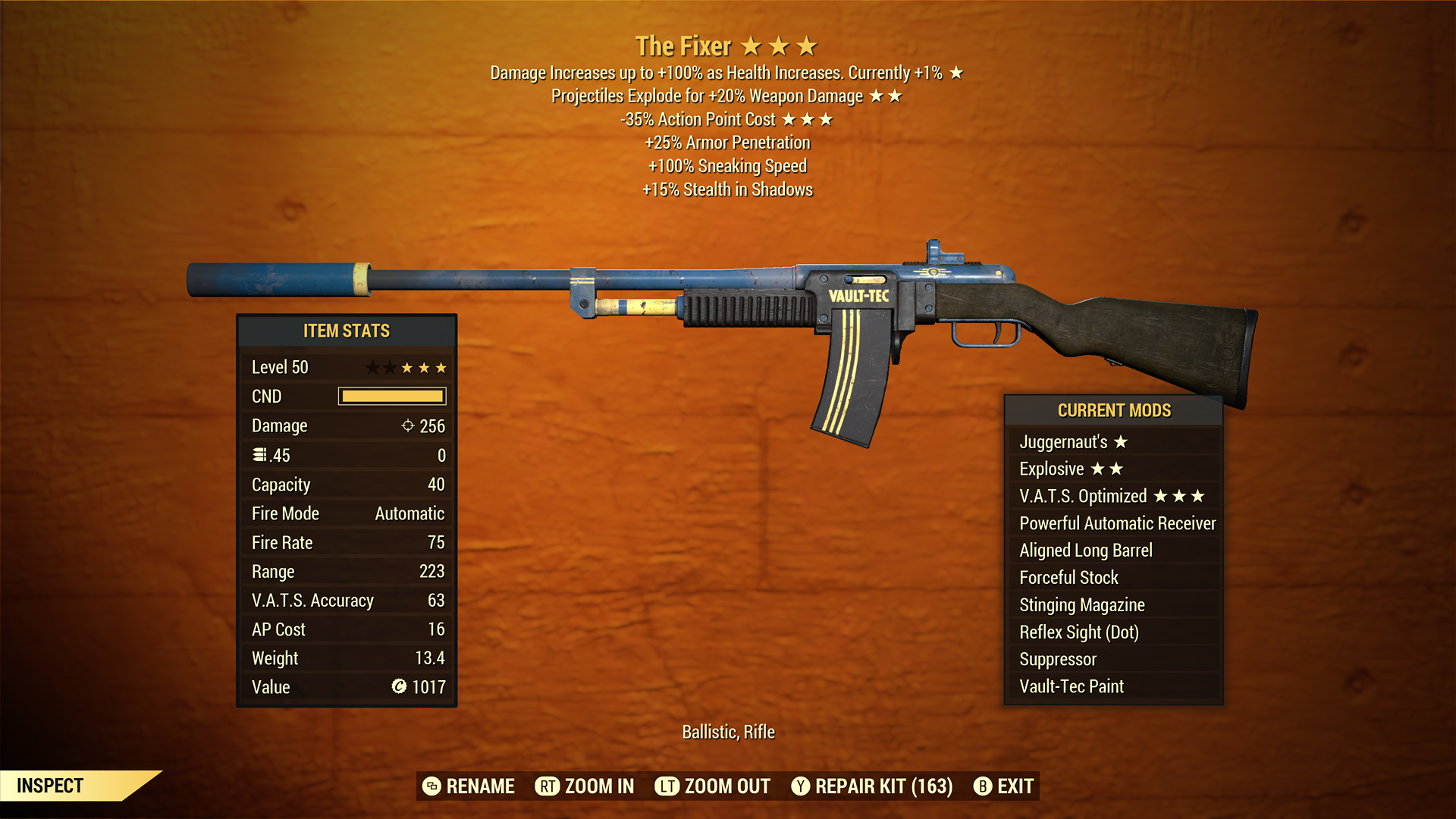Toggle the first star in Level 50 row
Screen dimensions: 1456x819
point(371,367)
